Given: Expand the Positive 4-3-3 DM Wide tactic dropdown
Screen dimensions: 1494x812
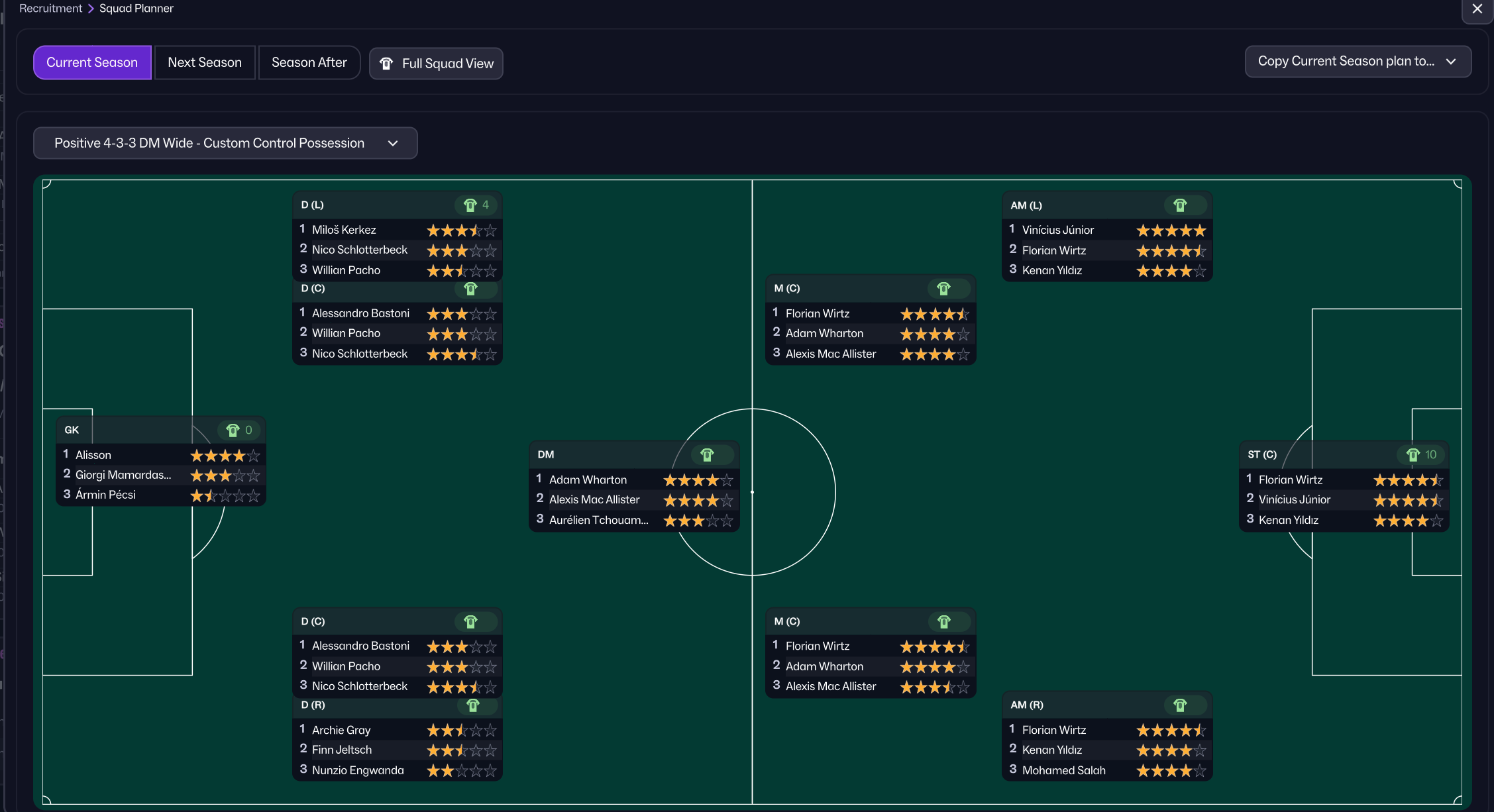Looking at the screenshot, I should pyautogui.click(x=225, y=143).
